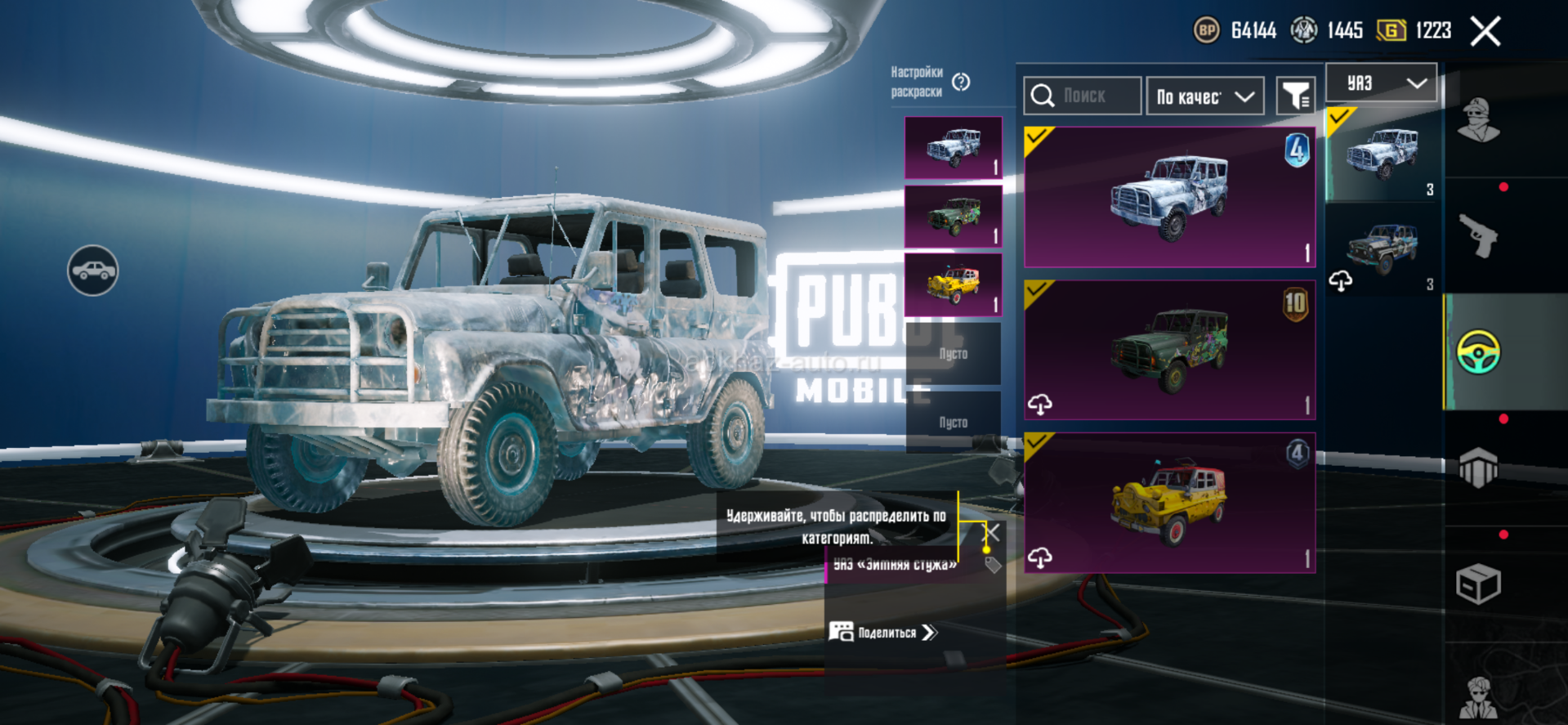
Task: Select the yellow UAZ paint preset slot
Action: 953,284
